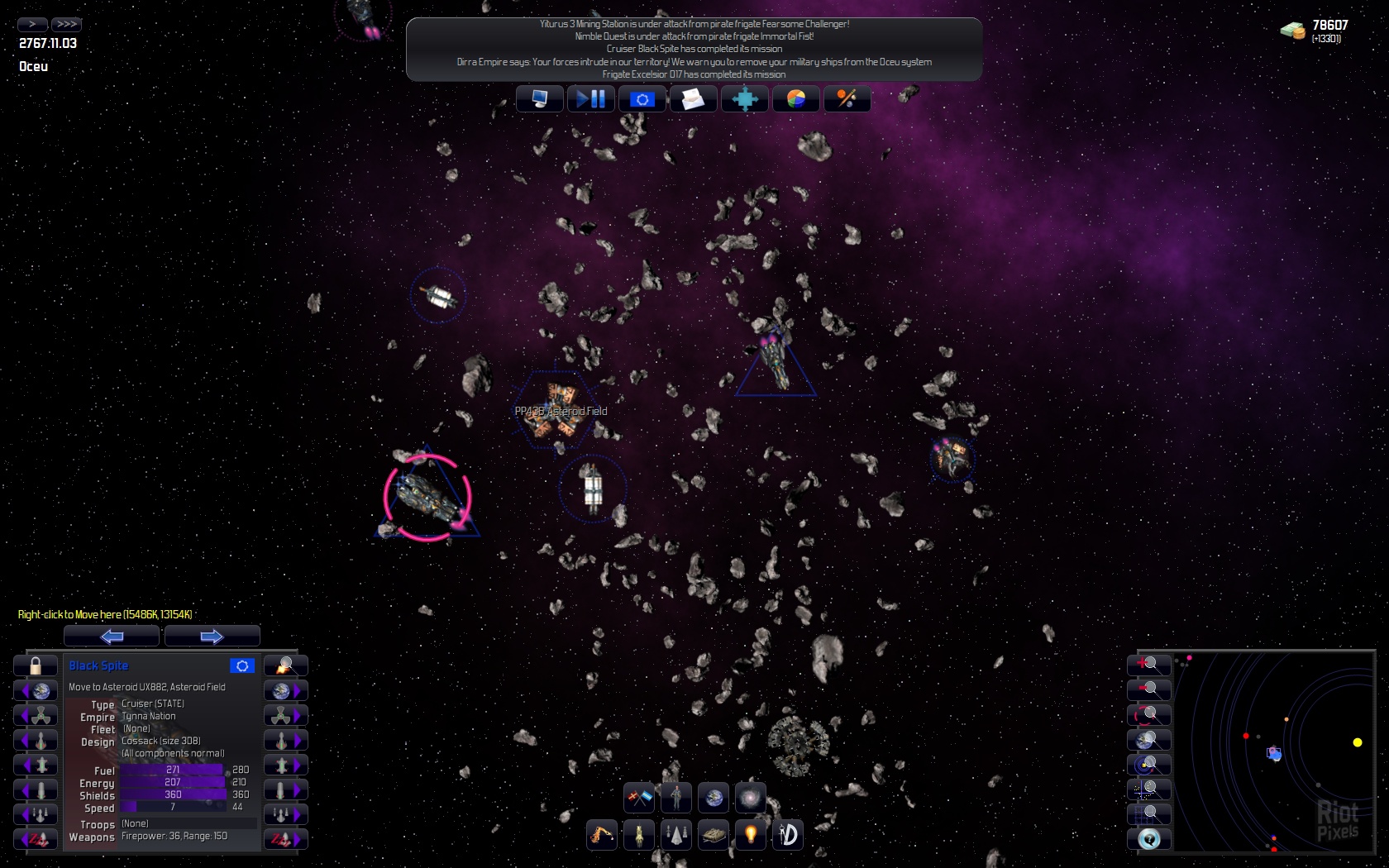Click the fast-forward speed arrows button

[x=66, y=24]
